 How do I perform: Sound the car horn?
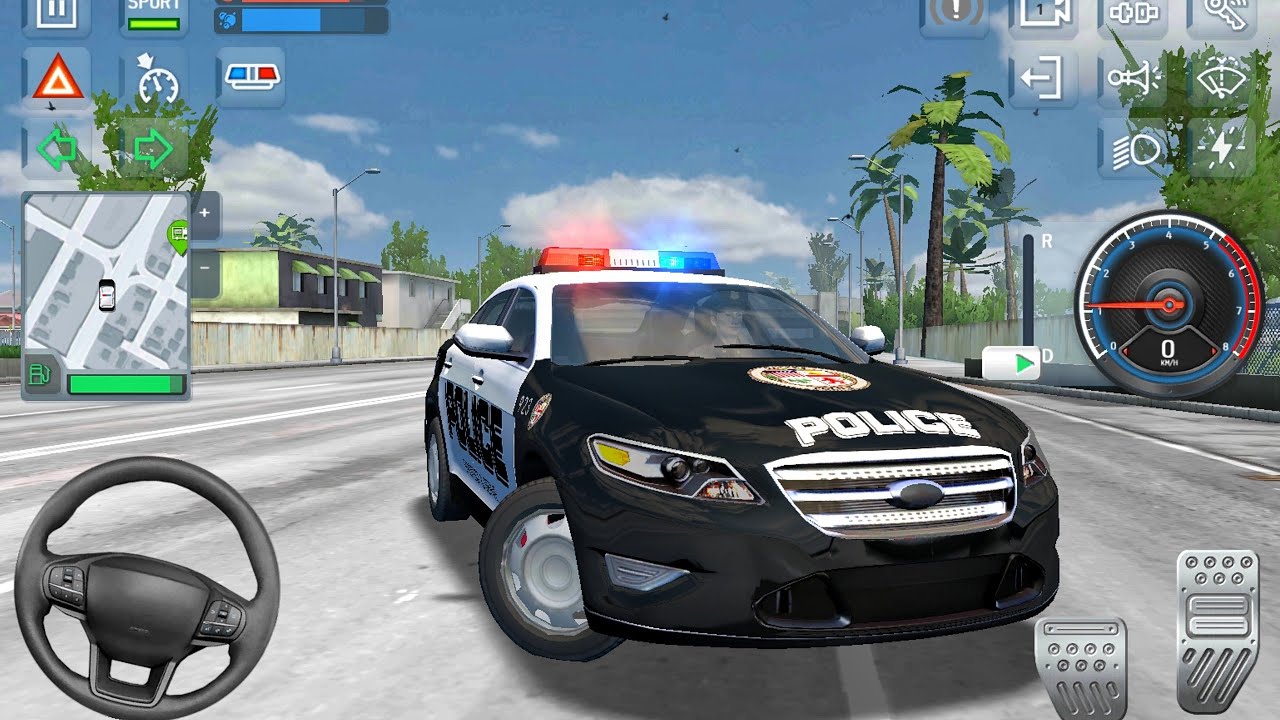click(x=1132, y=78)
